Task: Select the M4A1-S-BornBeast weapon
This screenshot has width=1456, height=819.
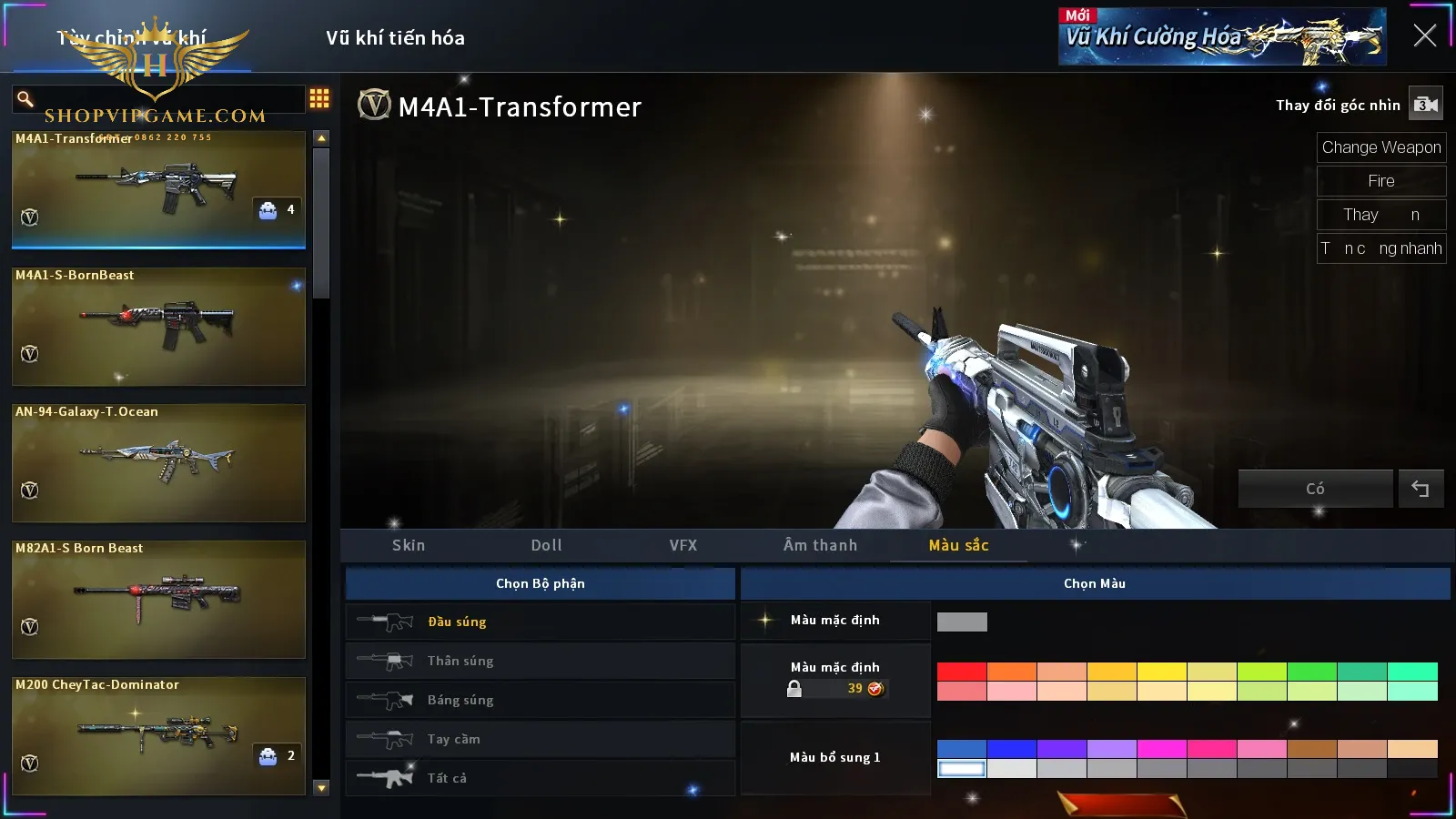Action: click(x=158, y=326)
